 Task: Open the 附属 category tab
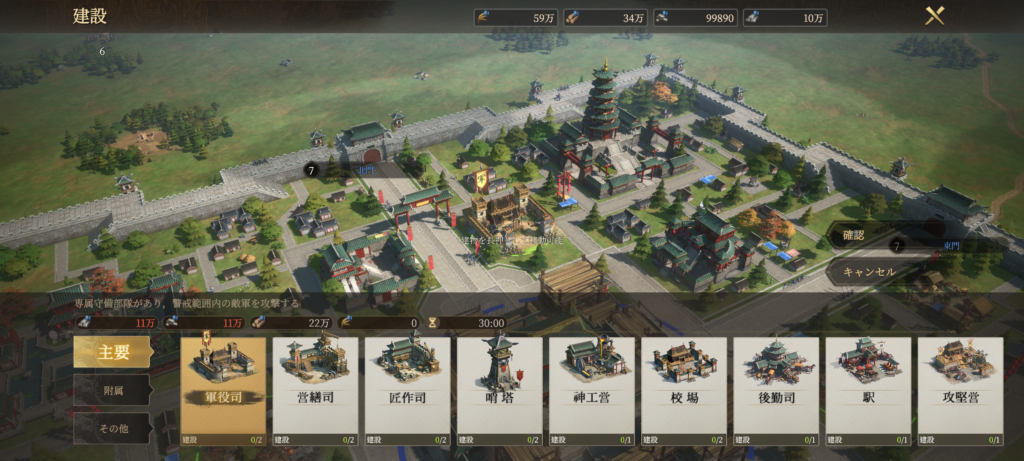113,391
